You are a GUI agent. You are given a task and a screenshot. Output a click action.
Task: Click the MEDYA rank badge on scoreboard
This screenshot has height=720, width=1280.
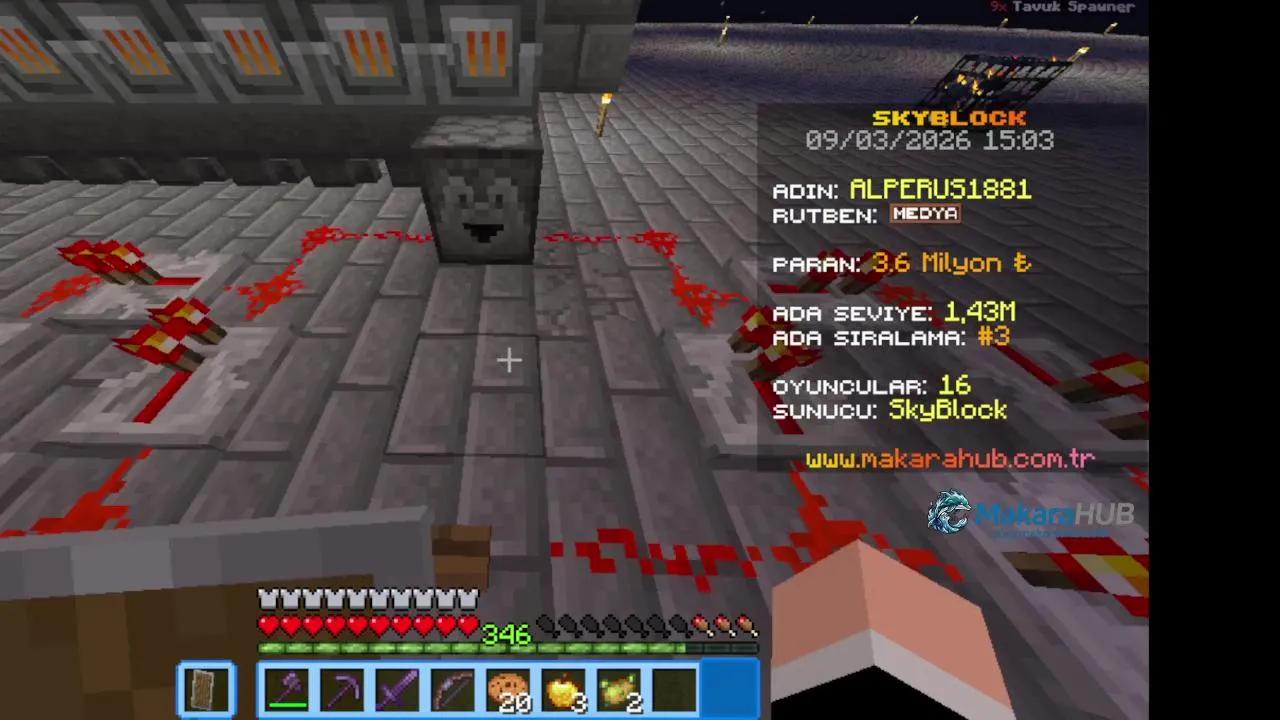coord(923,213)
